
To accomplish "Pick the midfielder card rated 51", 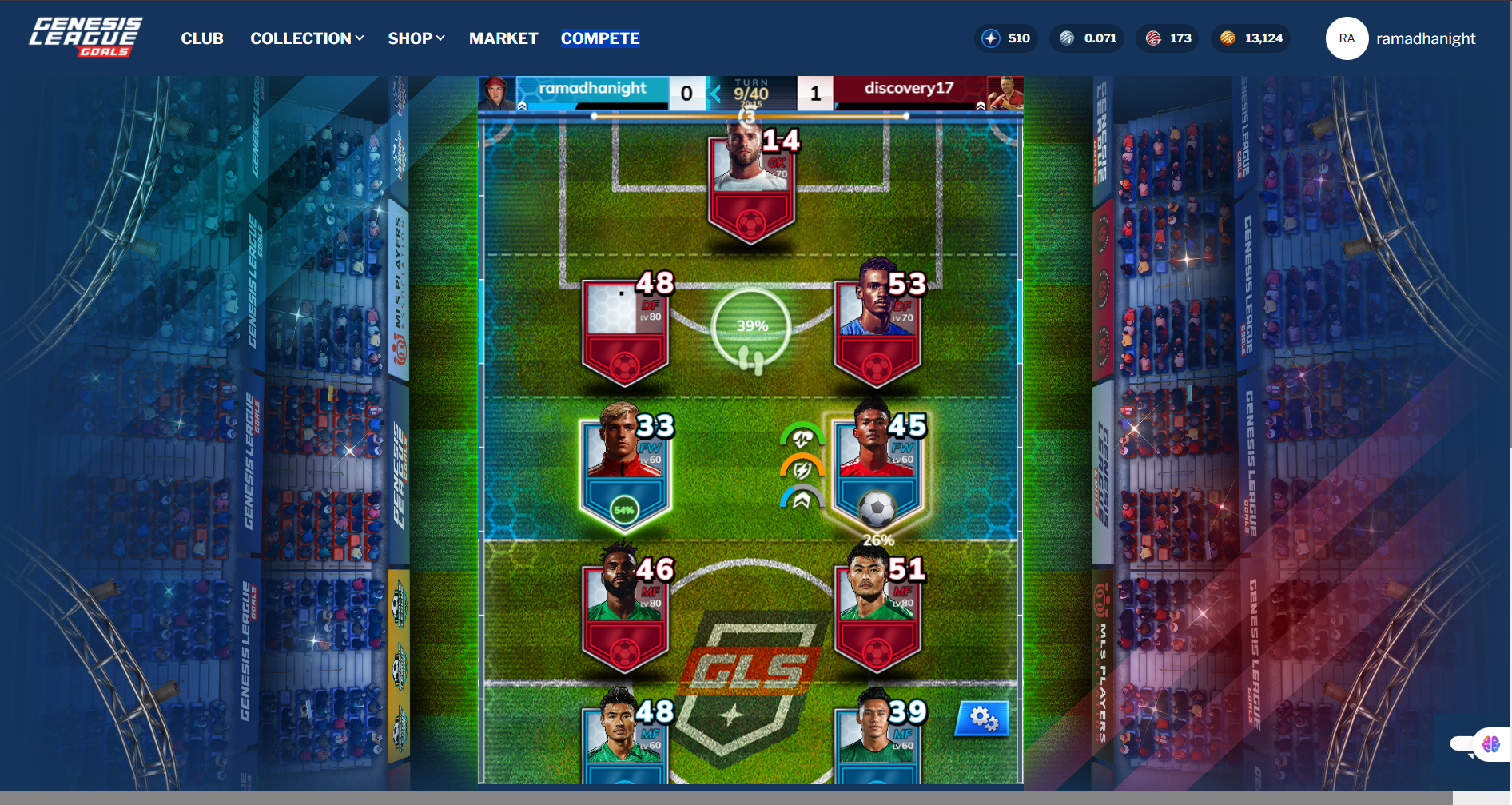I will [x=877, y=613].
